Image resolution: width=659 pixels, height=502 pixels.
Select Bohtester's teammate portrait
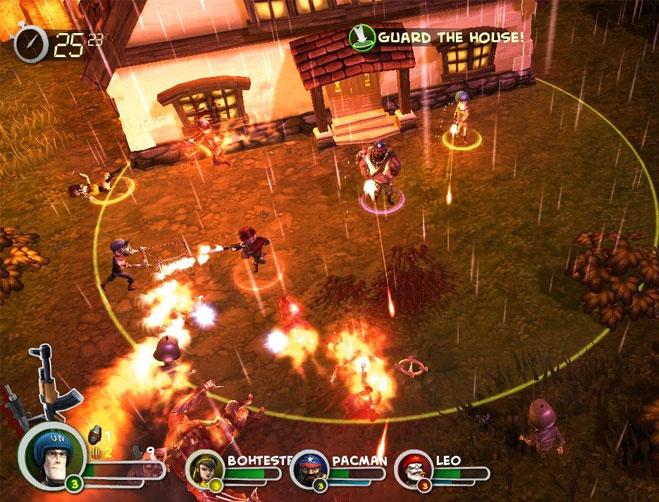[207, 469]
